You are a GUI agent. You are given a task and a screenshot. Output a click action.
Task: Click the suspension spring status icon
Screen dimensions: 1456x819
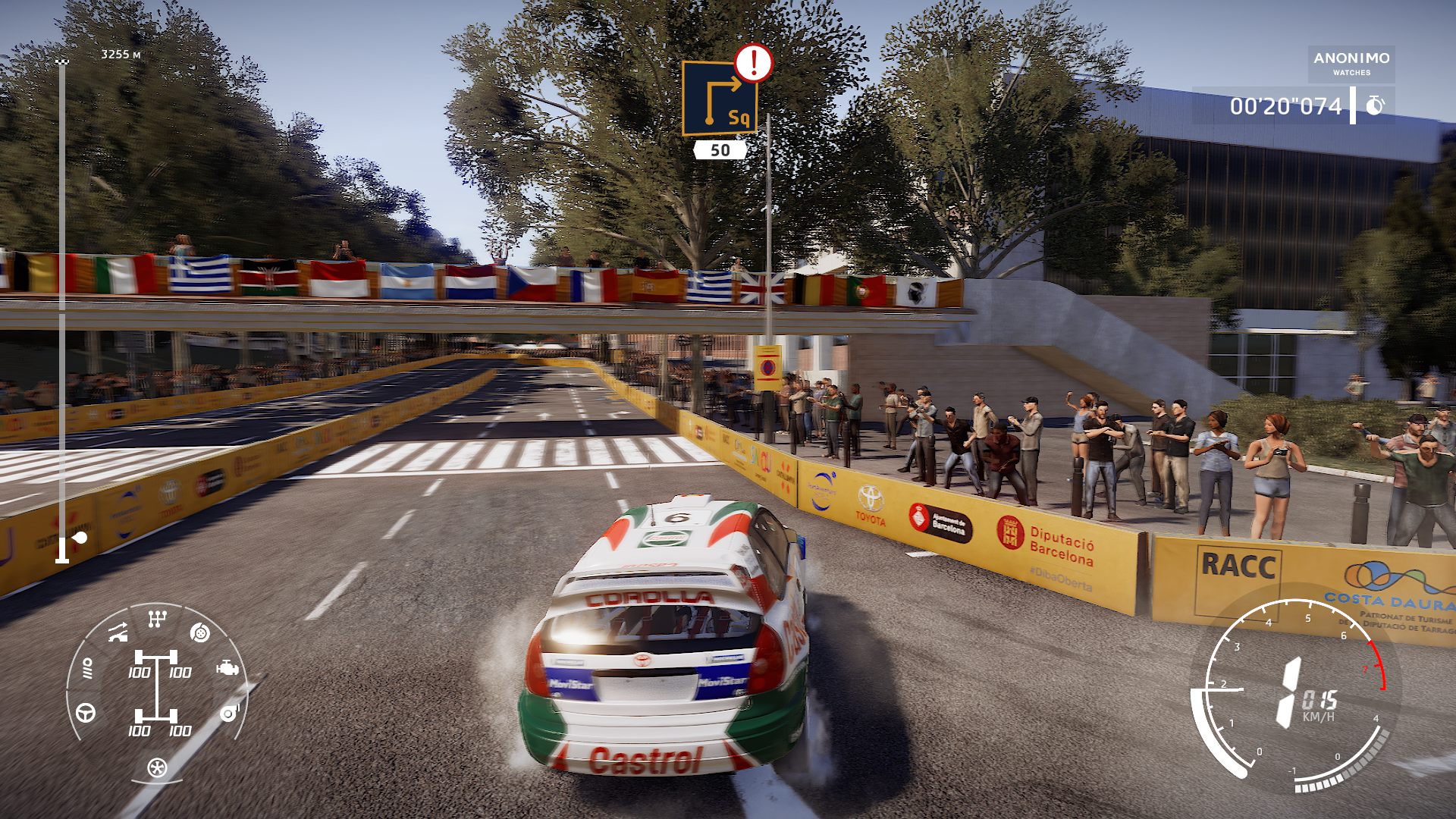[87, 669]
